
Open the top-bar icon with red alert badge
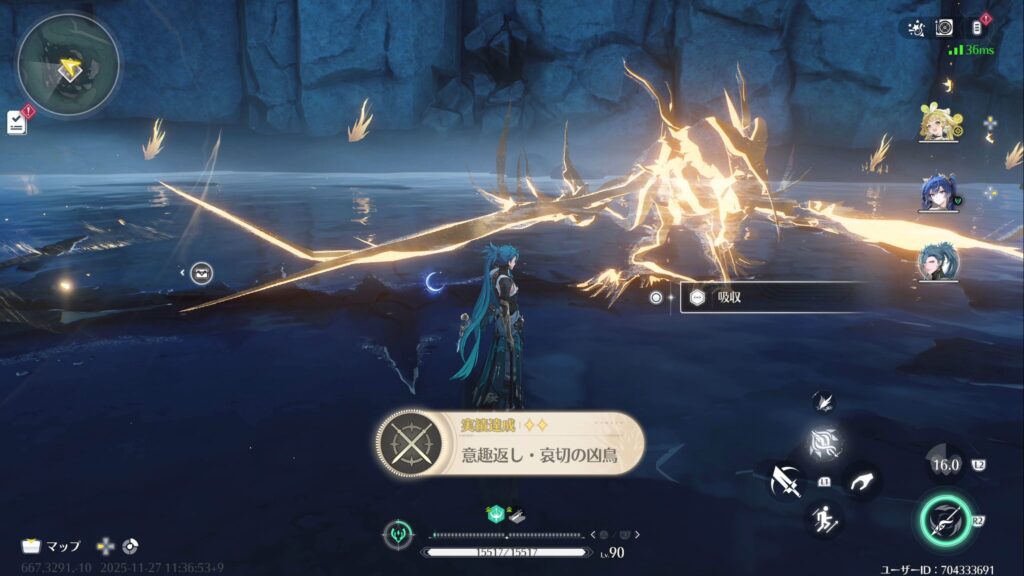(979, 28)
